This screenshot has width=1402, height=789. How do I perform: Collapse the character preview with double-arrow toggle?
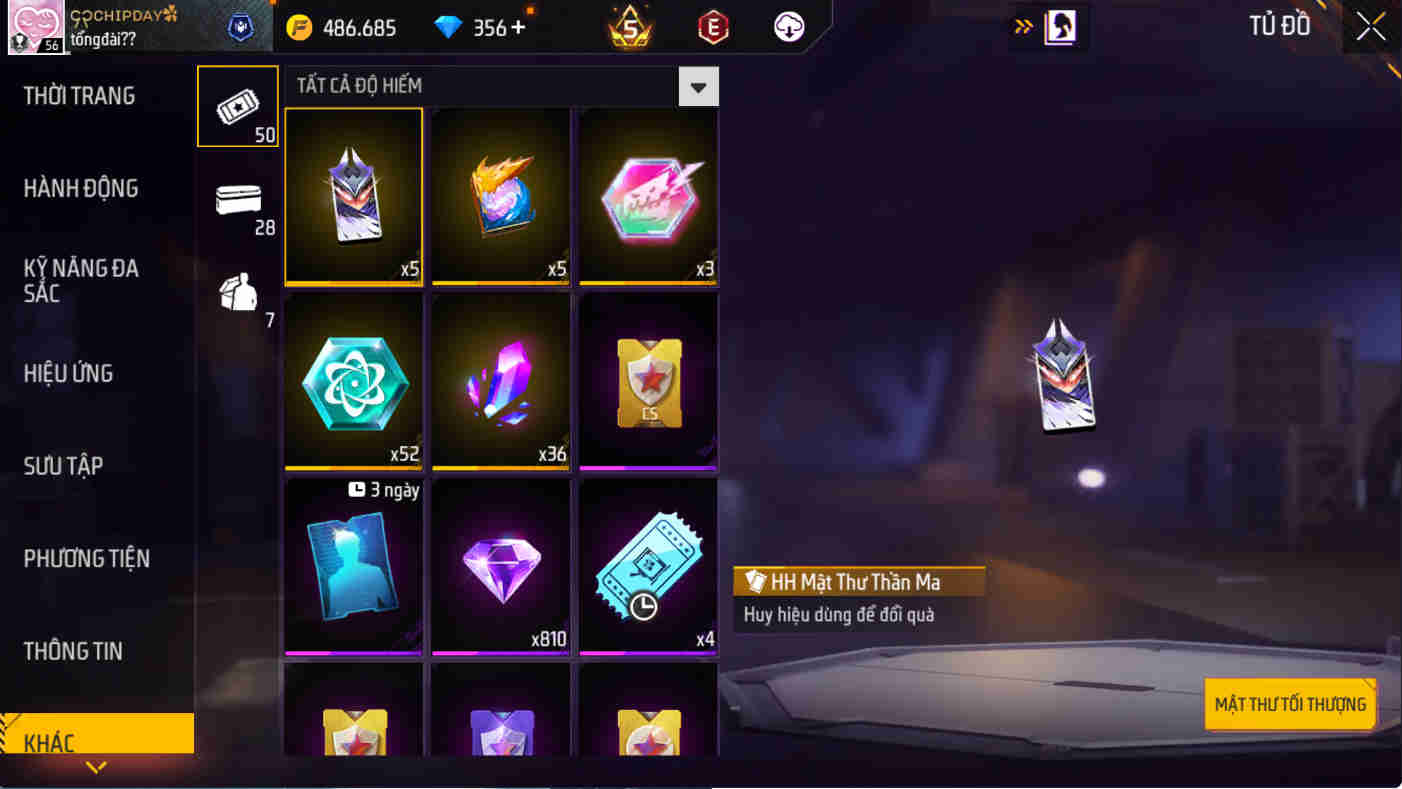point(1023,27)
